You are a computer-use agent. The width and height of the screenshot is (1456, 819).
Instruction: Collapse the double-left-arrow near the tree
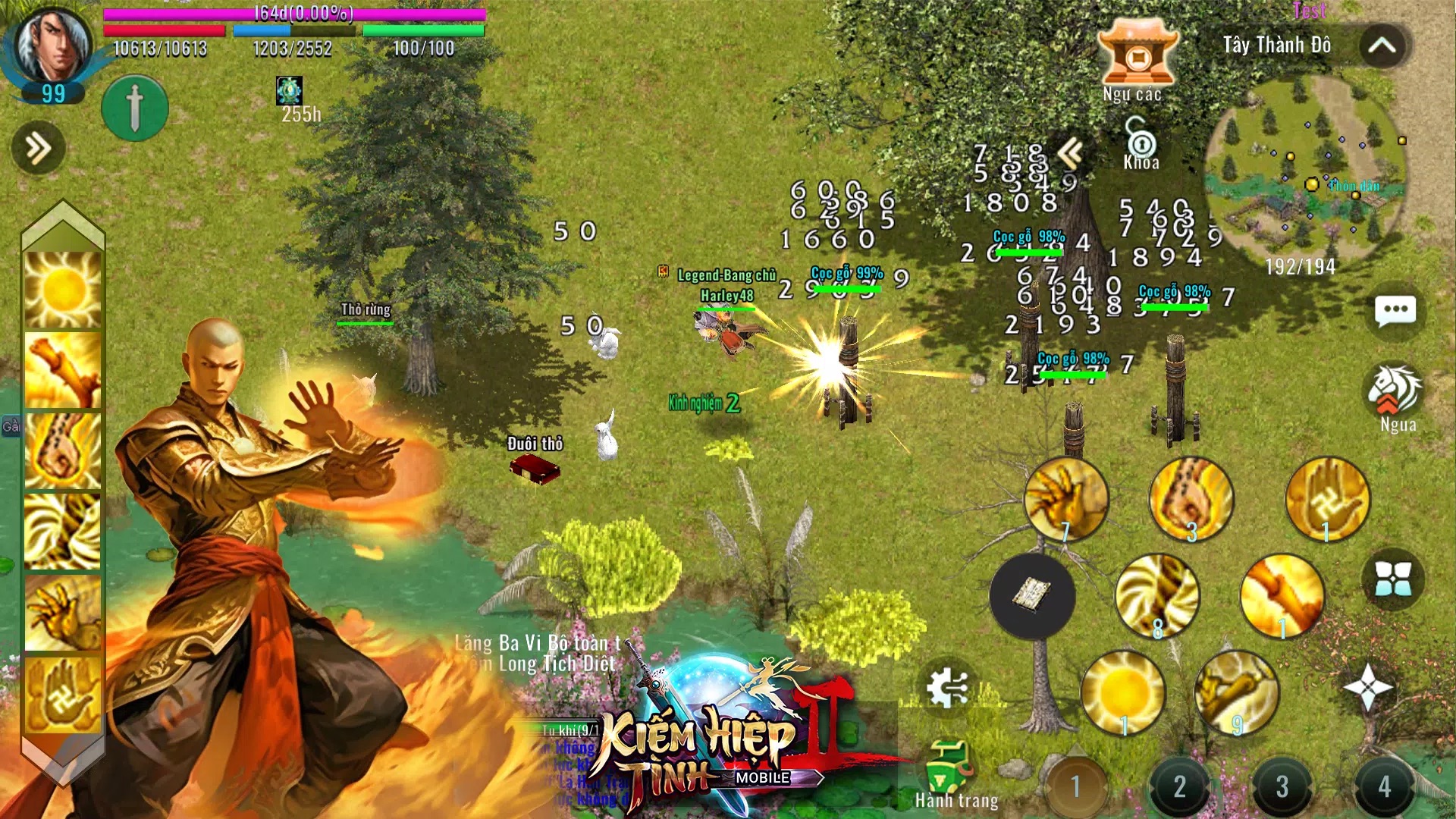click(1071, 154)
